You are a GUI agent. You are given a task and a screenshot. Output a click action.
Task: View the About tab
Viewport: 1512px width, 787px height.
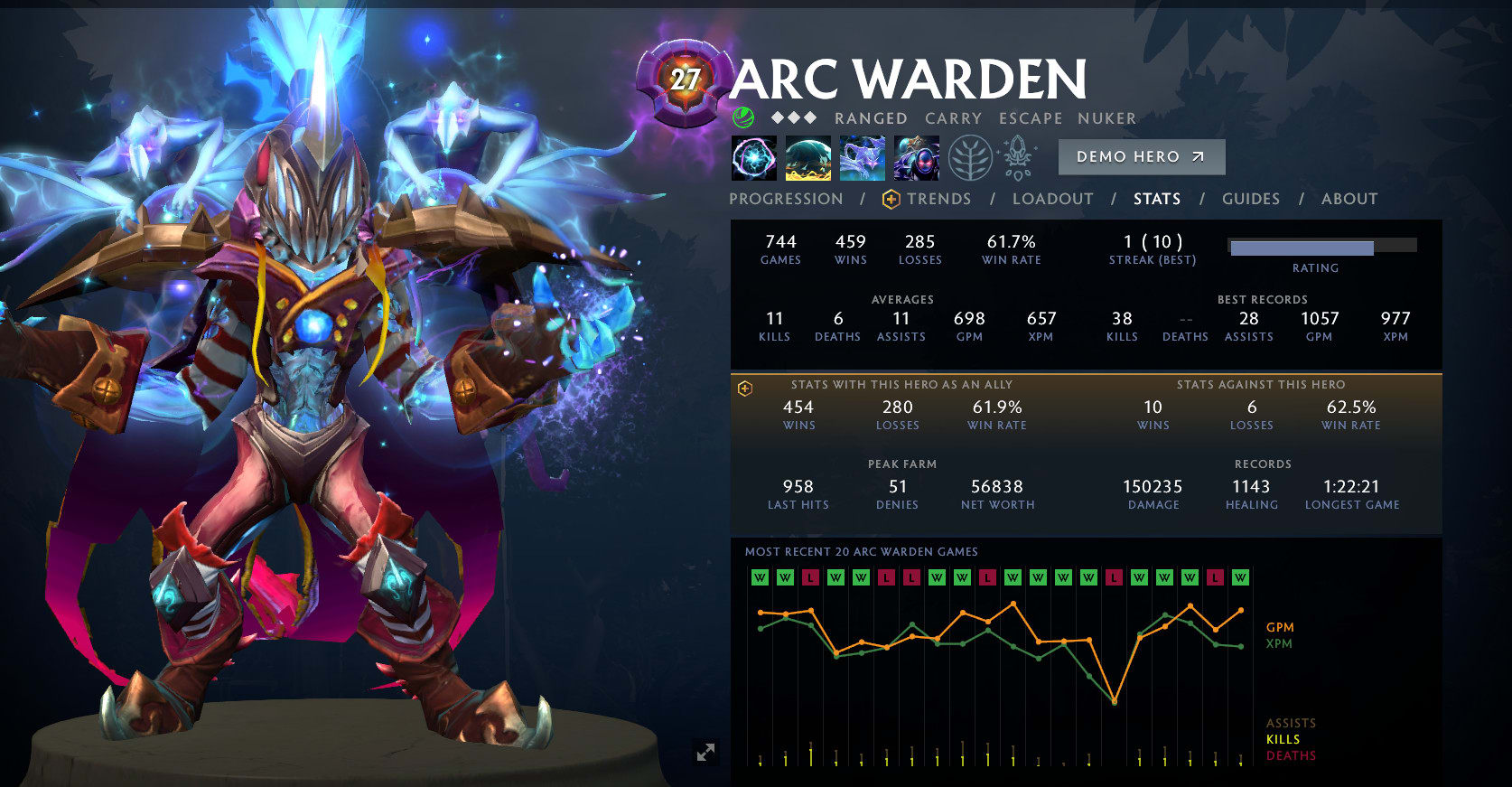pyautogui.click(x=1349, y=199)
